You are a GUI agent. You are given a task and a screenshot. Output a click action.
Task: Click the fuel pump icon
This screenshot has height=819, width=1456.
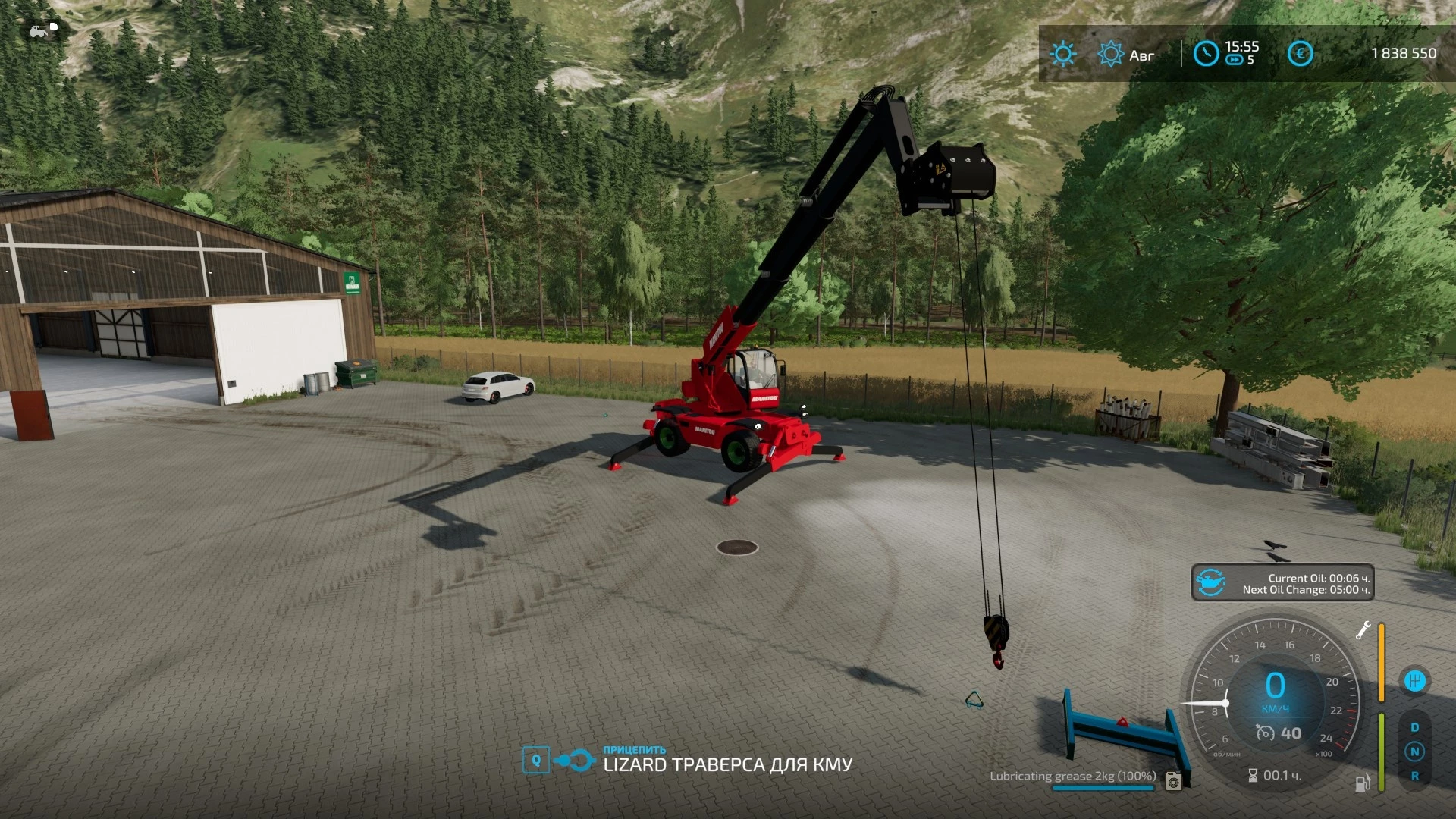pyautogui.click(x=1363, y=783)
